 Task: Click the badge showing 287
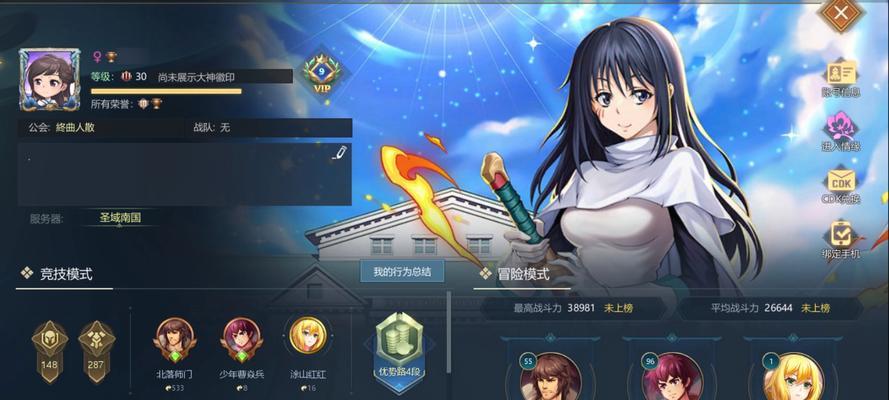97,345
